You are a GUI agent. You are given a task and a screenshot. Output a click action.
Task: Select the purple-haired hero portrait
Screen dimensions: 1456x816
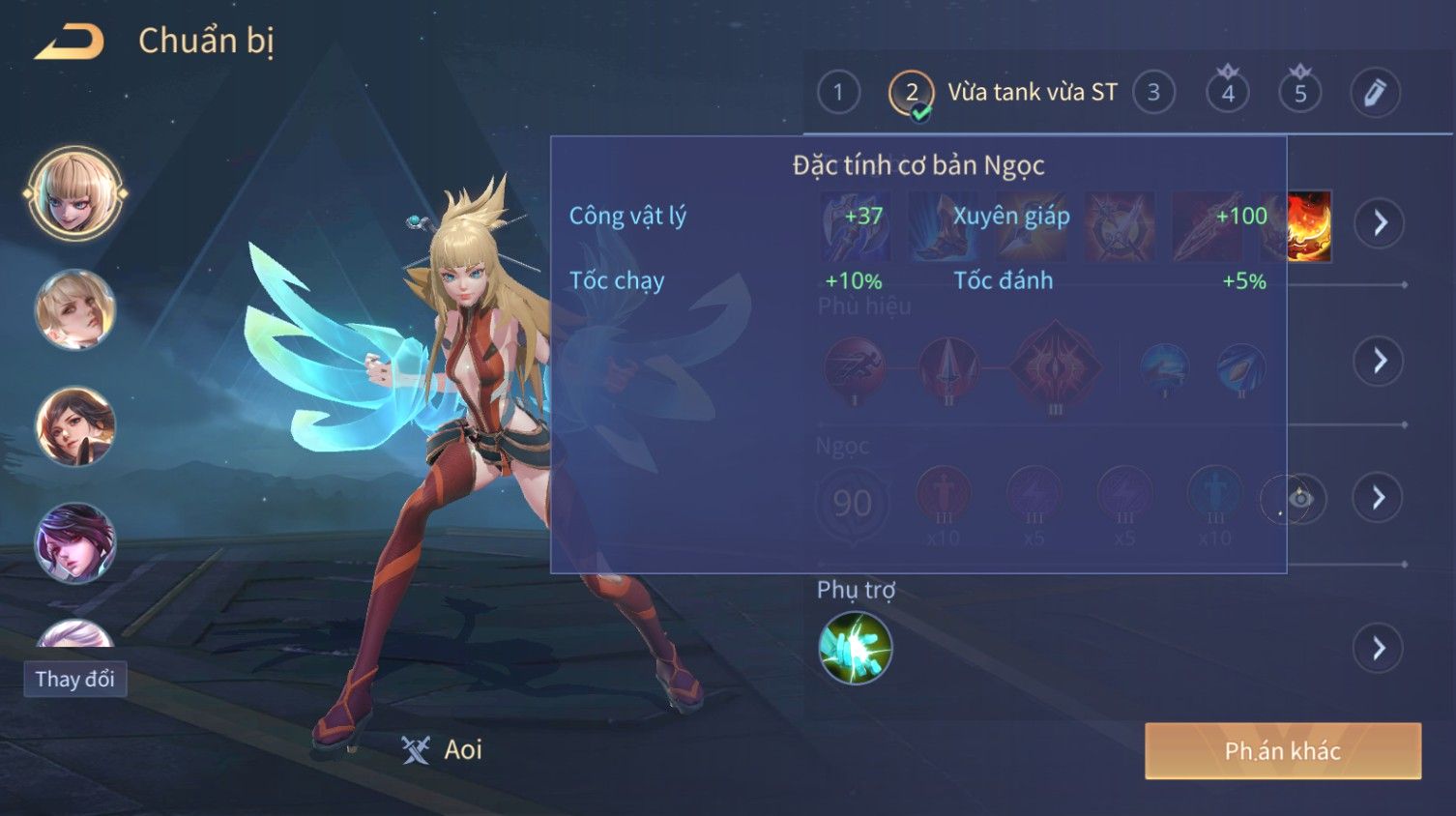click(x=75, y=542)
